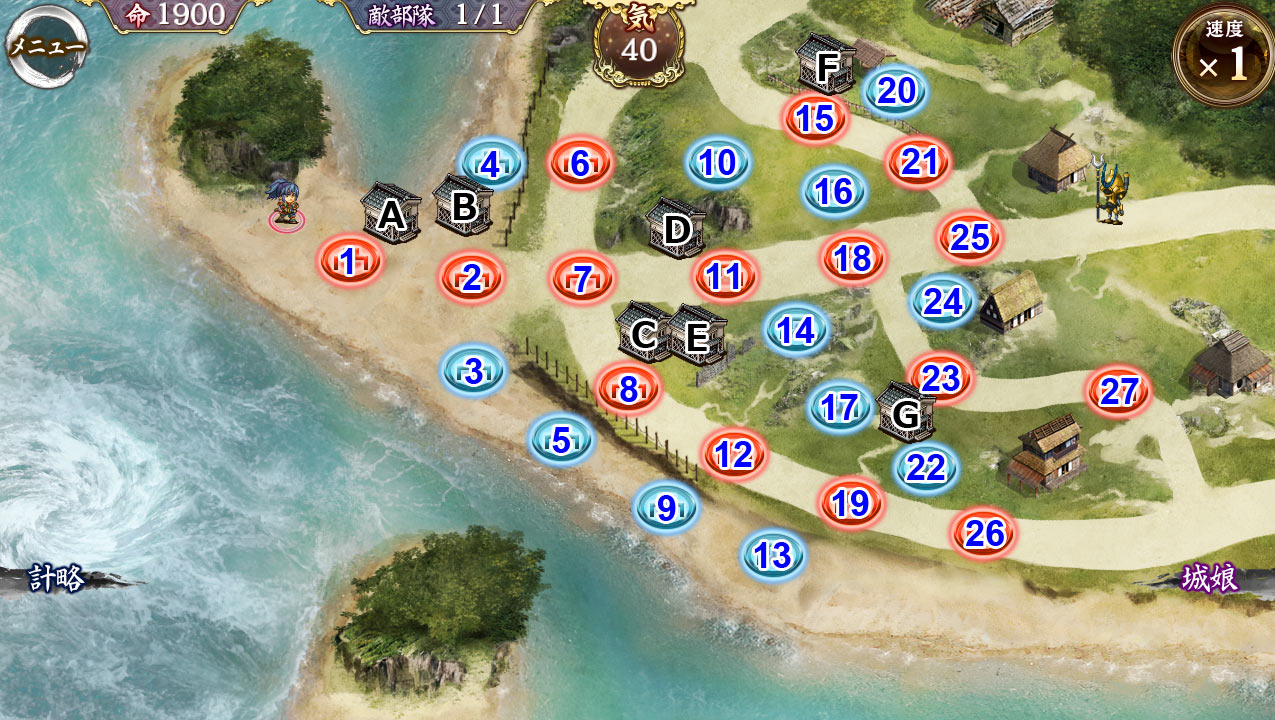Select the building marked A

pos(391,214)
